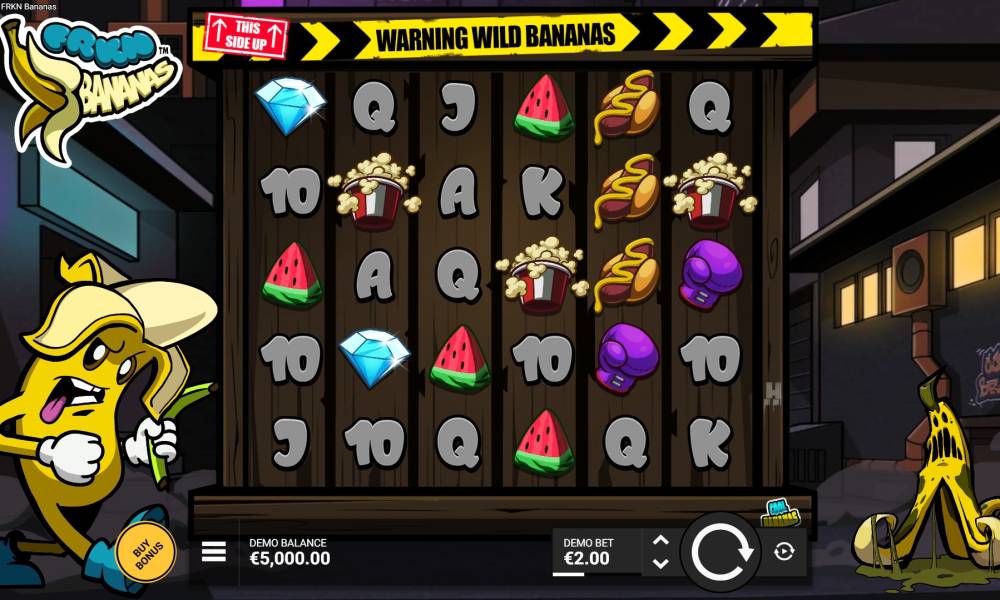Screen dimensions: 1000x600
Task: Select the Demo Bet €2.00 panel
Action: click(x=596, y=552)
